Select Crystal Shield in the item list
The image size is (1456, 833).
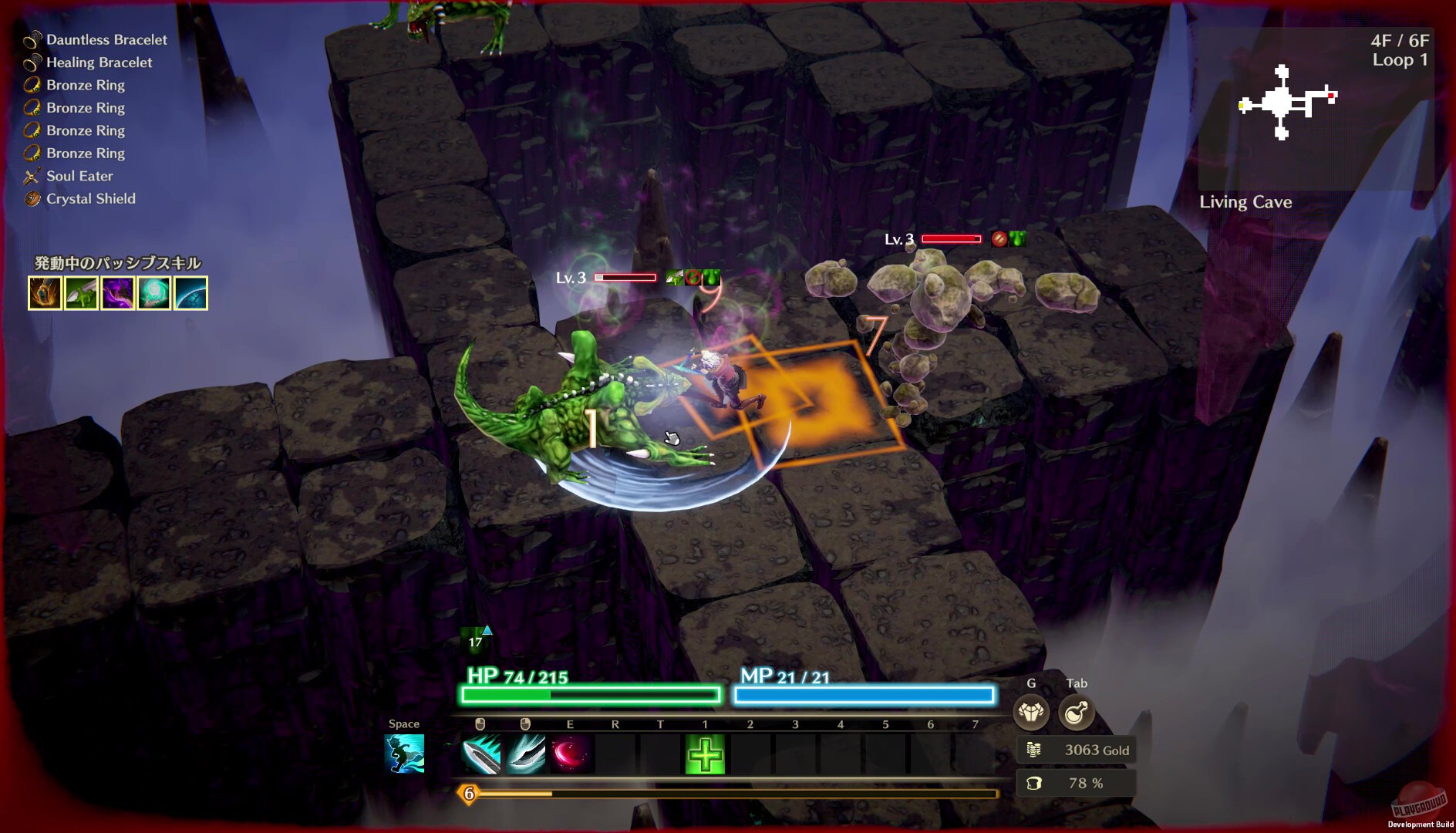[x=89, y=198]
